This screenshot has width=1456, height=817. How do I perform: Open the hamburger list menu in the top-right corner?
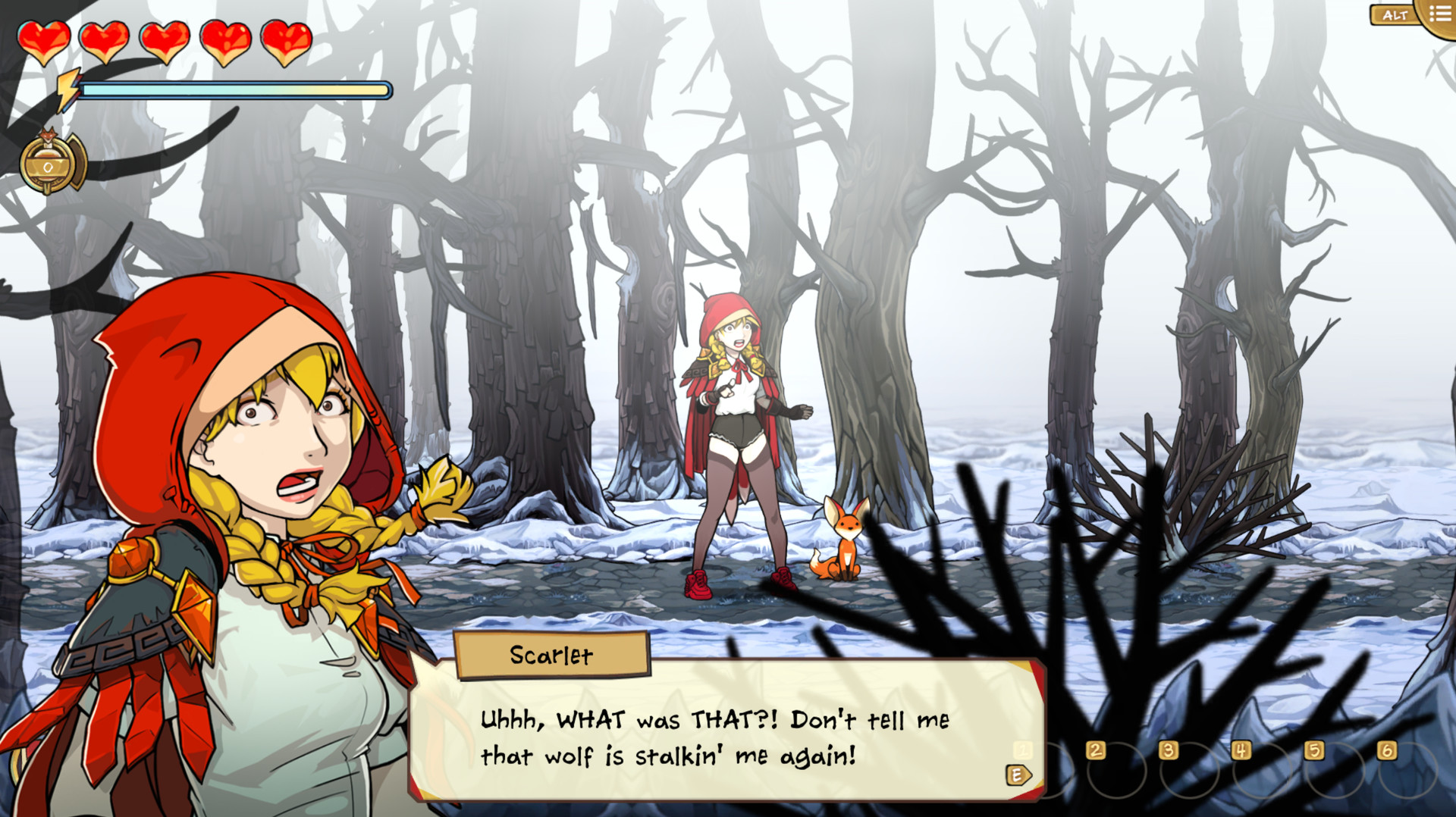click(1439, 13)
